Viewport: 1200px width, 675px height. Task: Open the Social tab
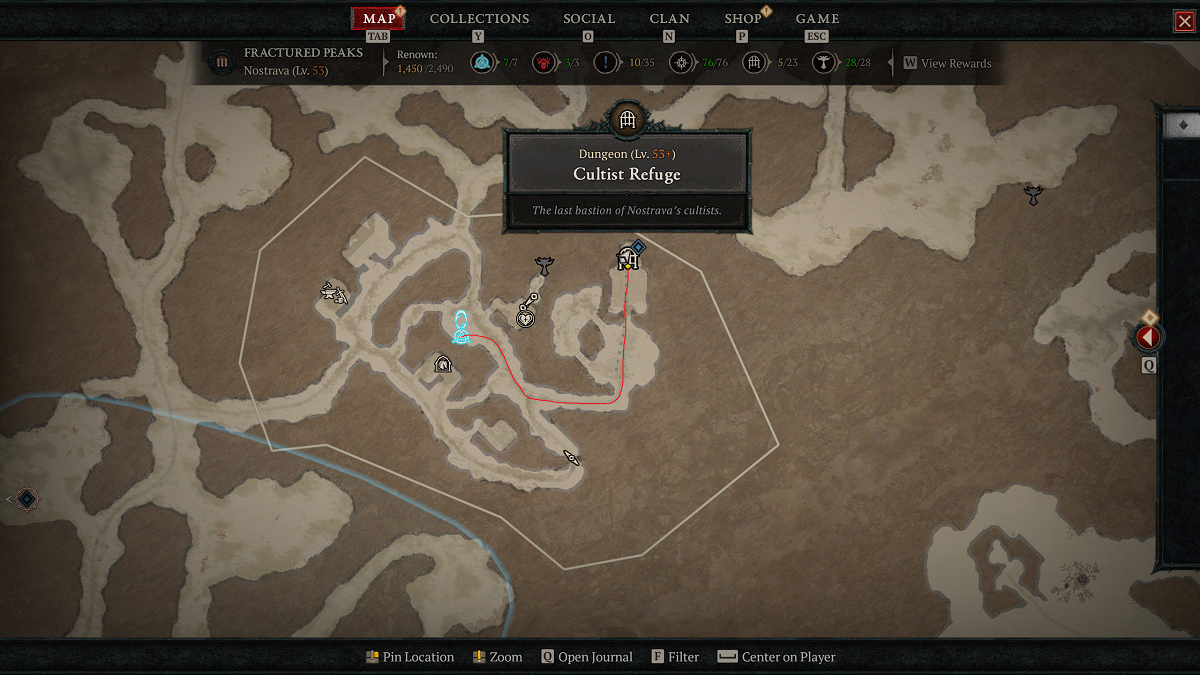click(x=588, y=19)
